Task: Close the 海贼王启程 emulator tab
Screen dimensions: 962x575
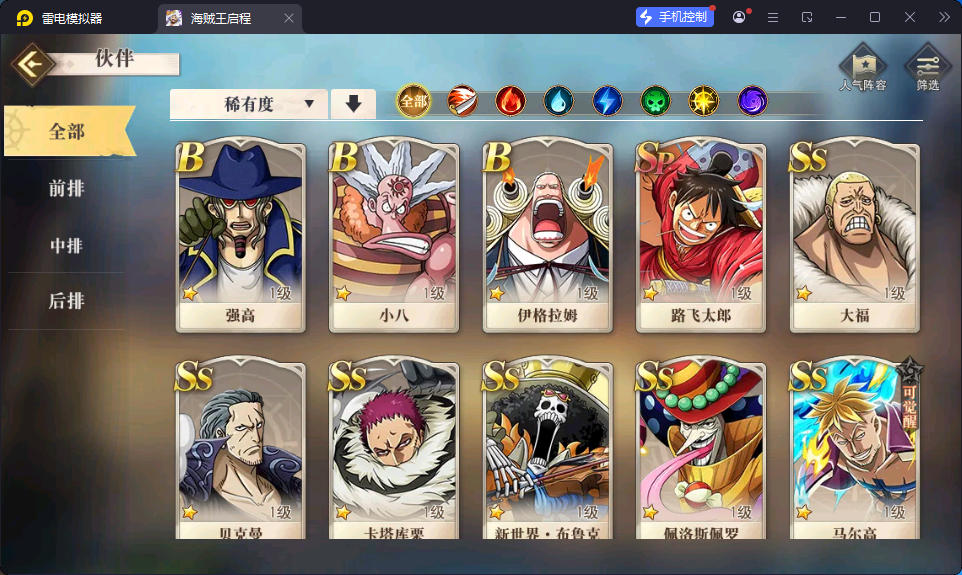Action: 289,18
